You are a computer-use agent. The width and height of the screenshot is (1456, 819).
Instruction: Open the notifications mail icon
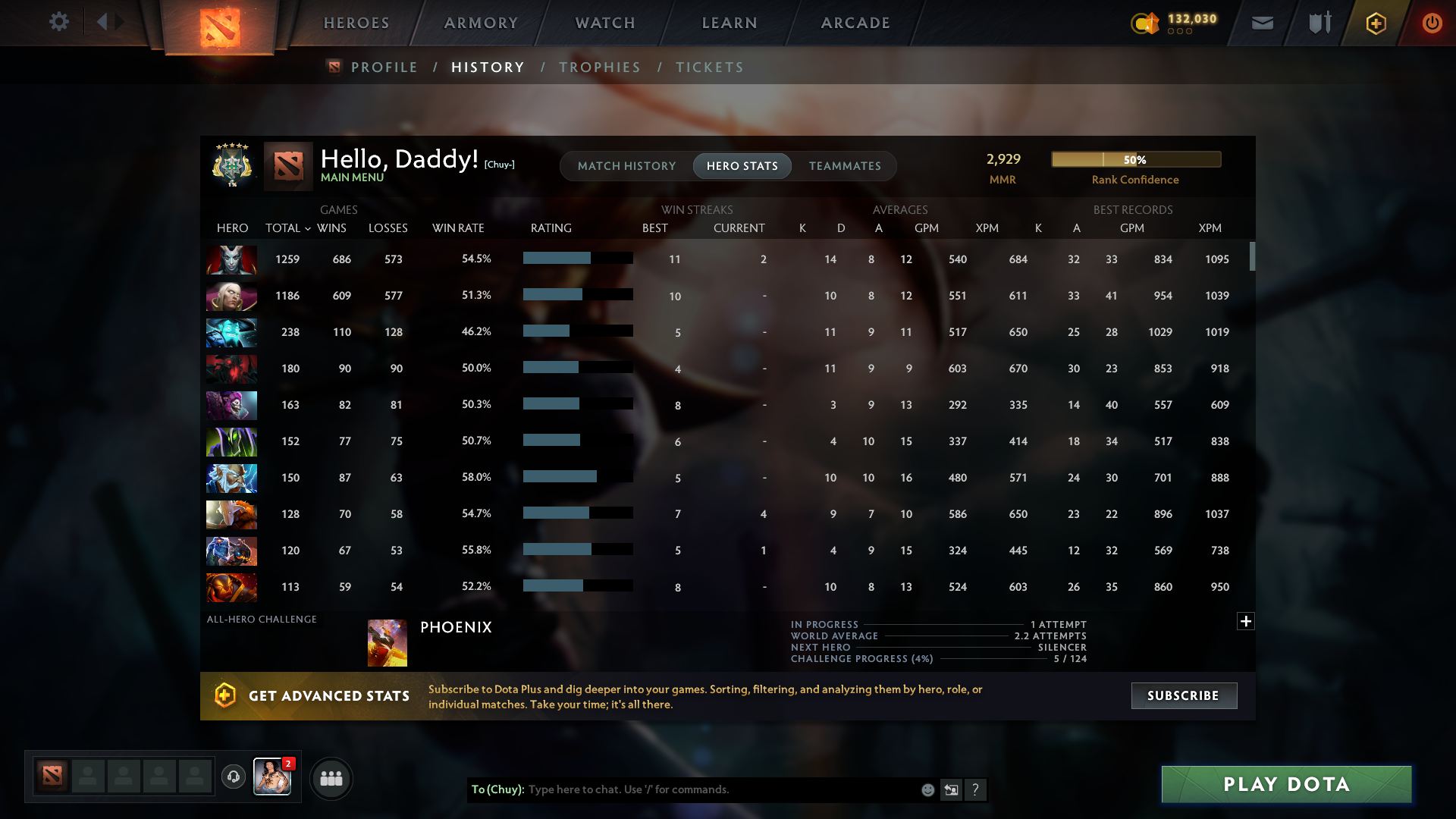click(x=1261, y=23)
